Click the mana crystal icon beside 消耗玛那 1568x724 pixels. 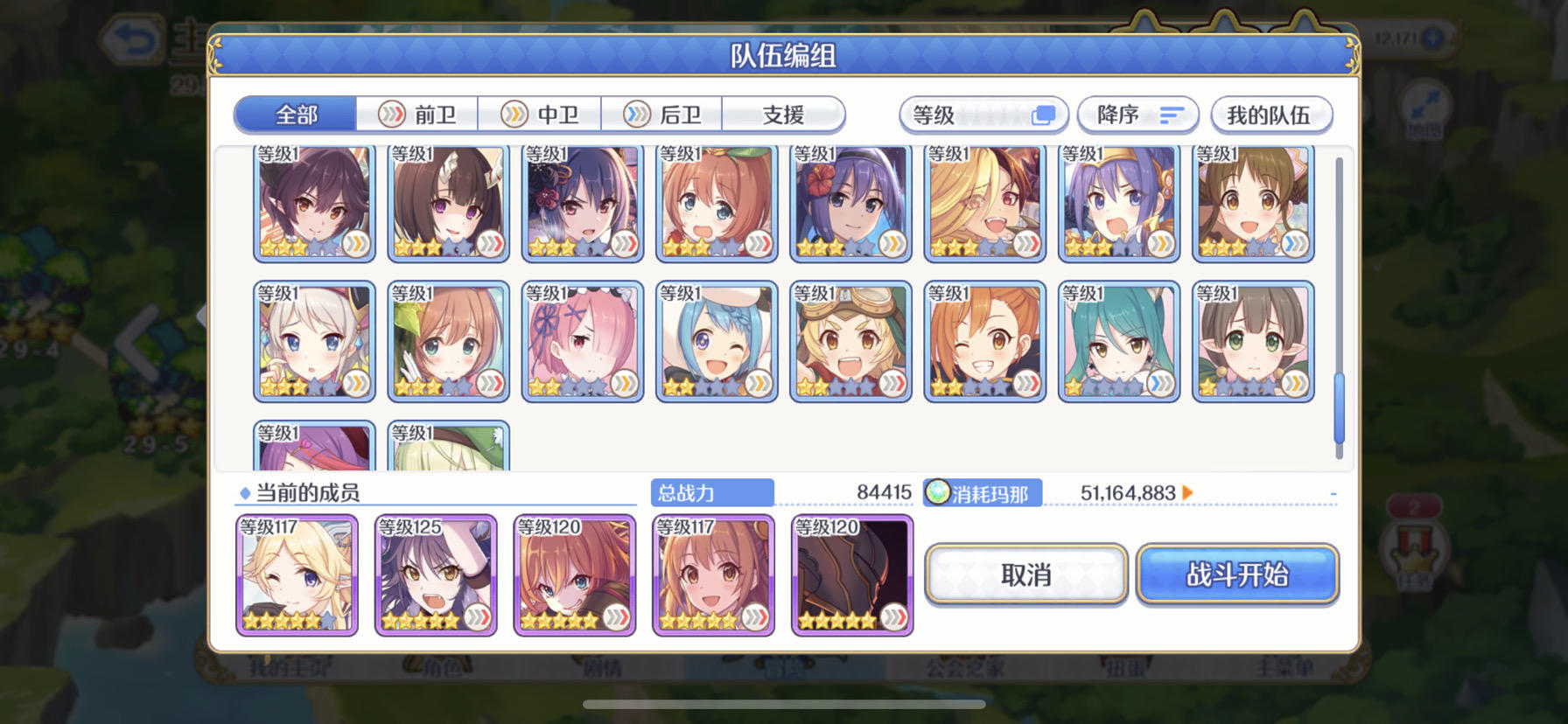(939, 492)
